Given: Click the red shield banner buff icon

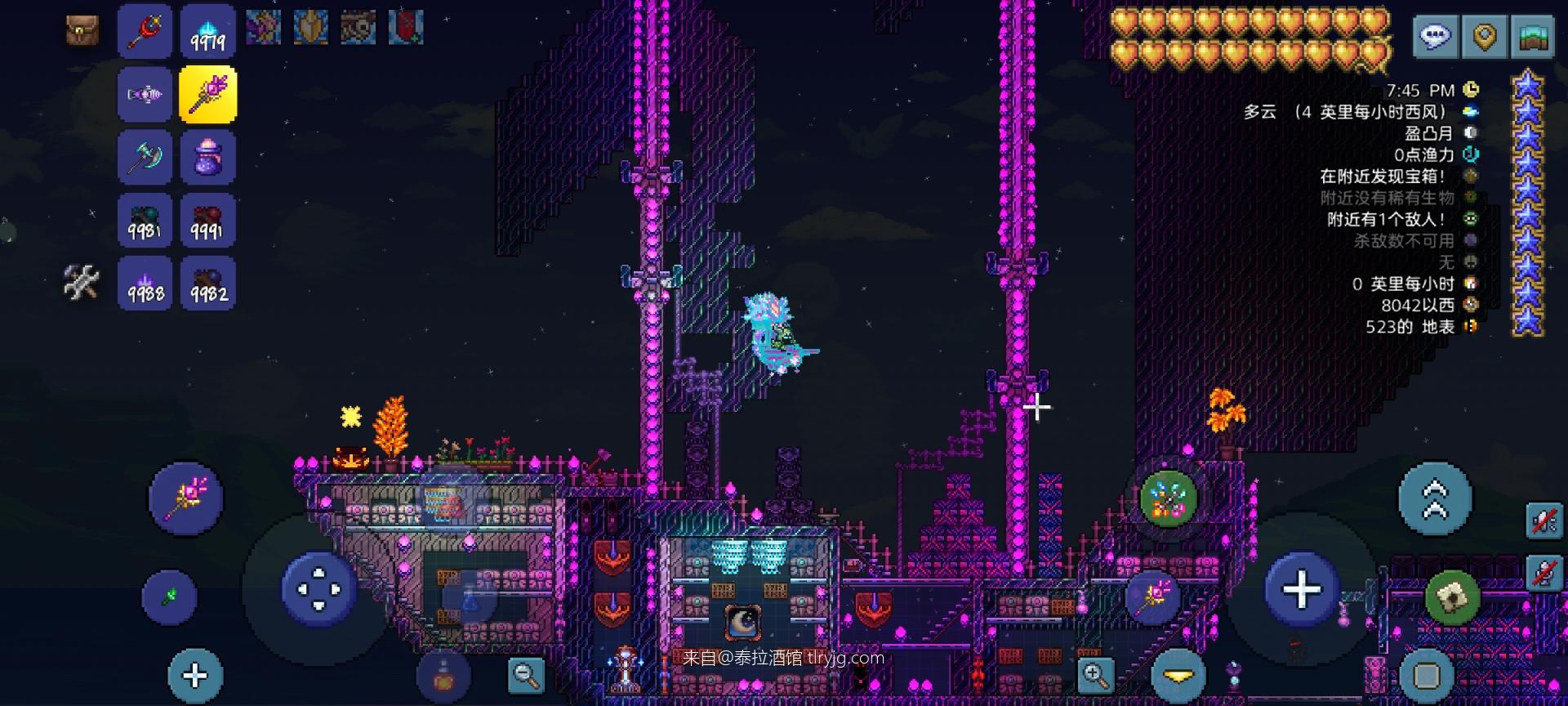Looking at the screenshot, I should pyautogui.click(x=406, y=28).
